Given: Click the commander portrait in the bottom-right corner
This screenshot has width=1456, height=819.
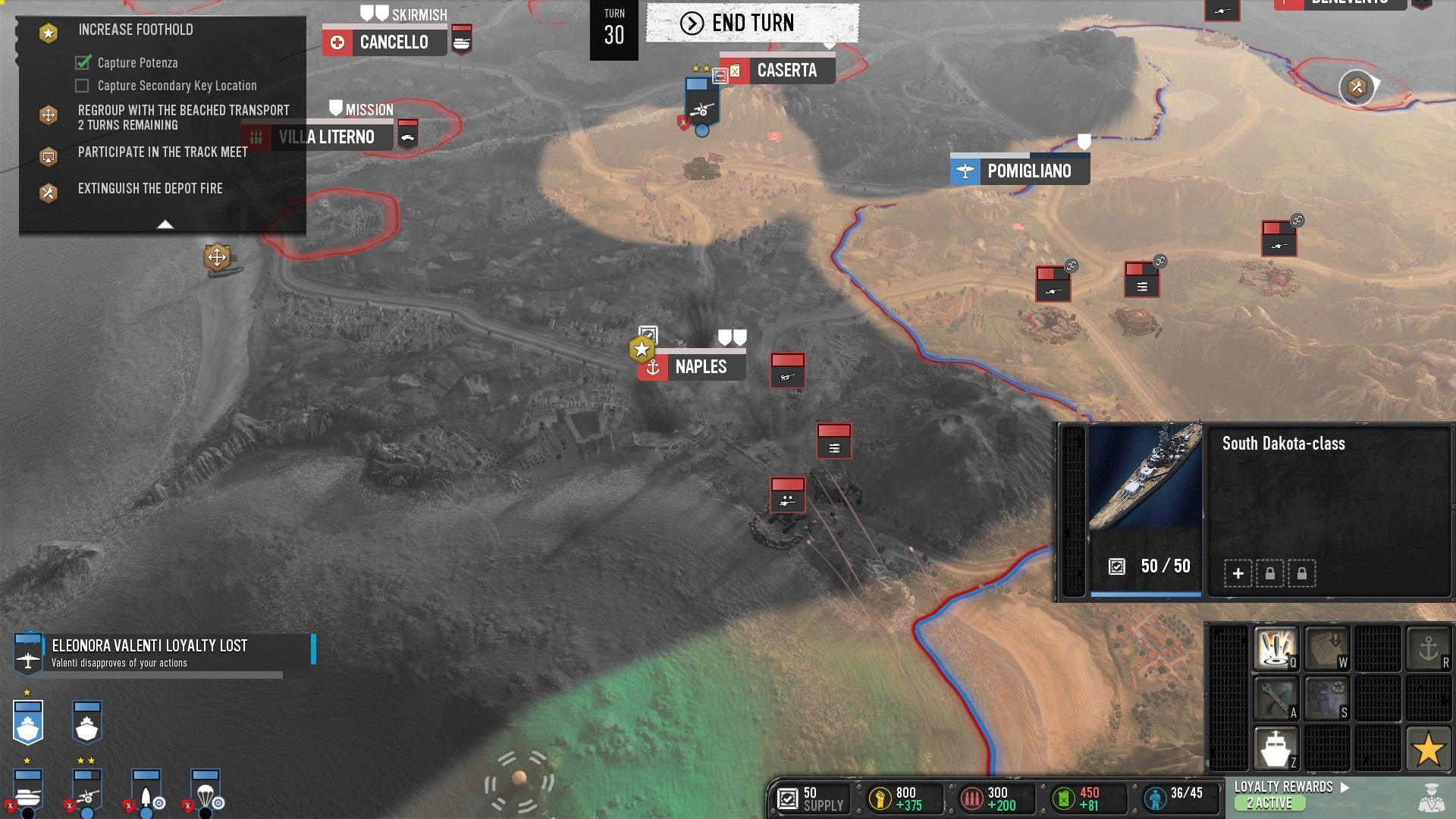Looking at the screenshot, I should pos(1433,799).
